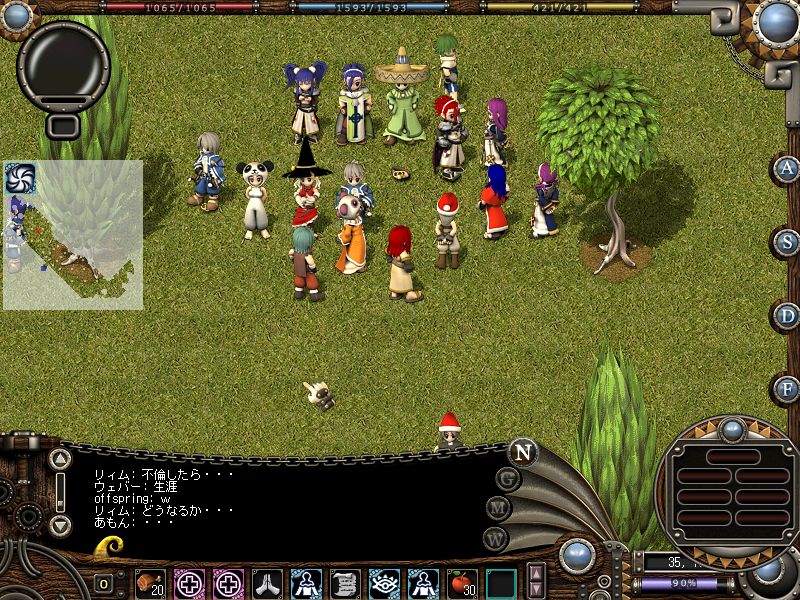Open the N chat channel tab
This screenshot has height=600, width=800.
(x=522, y=451)
